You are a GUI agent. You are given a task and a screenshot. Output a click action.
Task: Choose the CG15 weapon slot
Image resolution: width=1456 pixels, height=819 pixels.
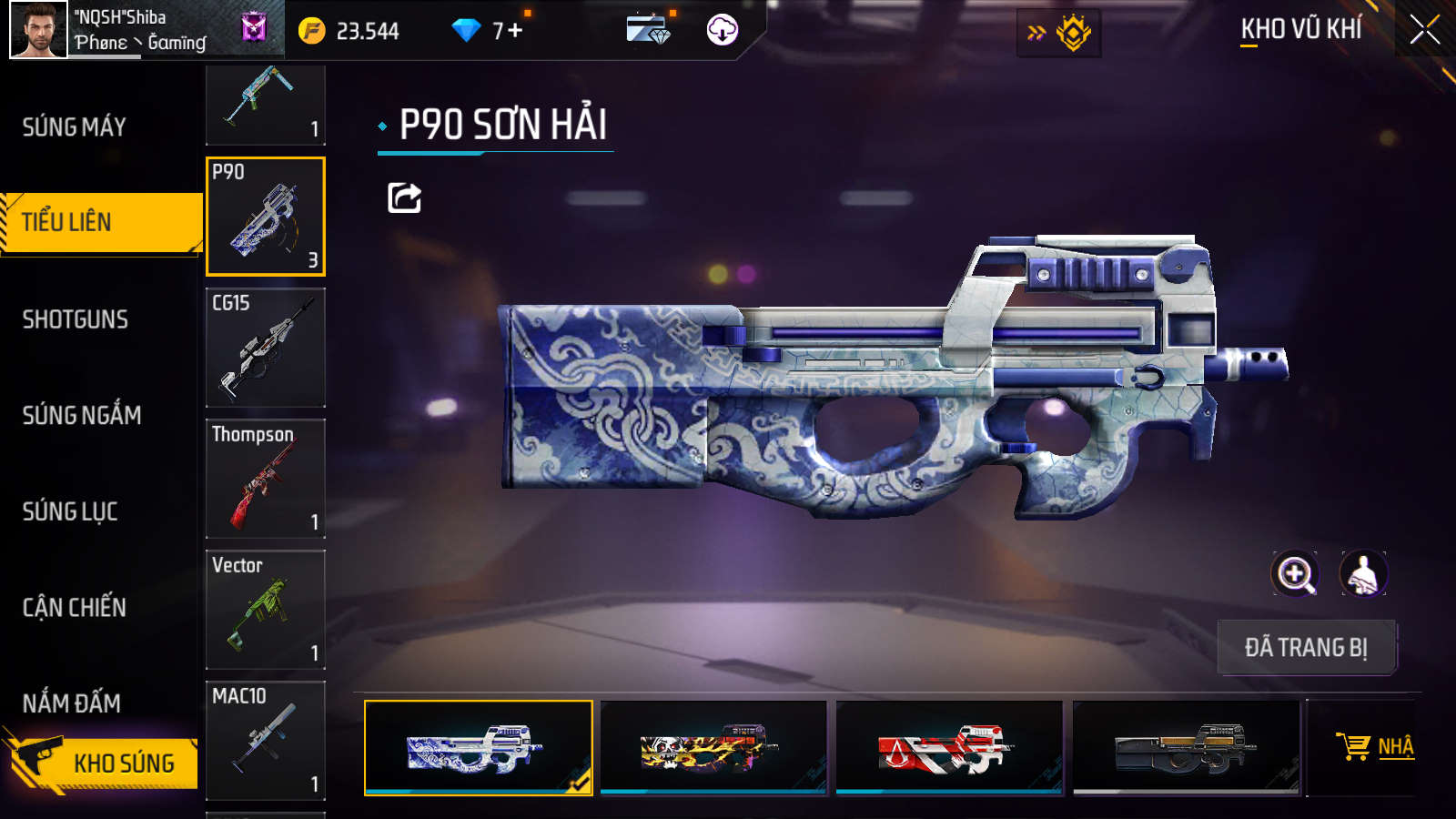click(266, 348)
